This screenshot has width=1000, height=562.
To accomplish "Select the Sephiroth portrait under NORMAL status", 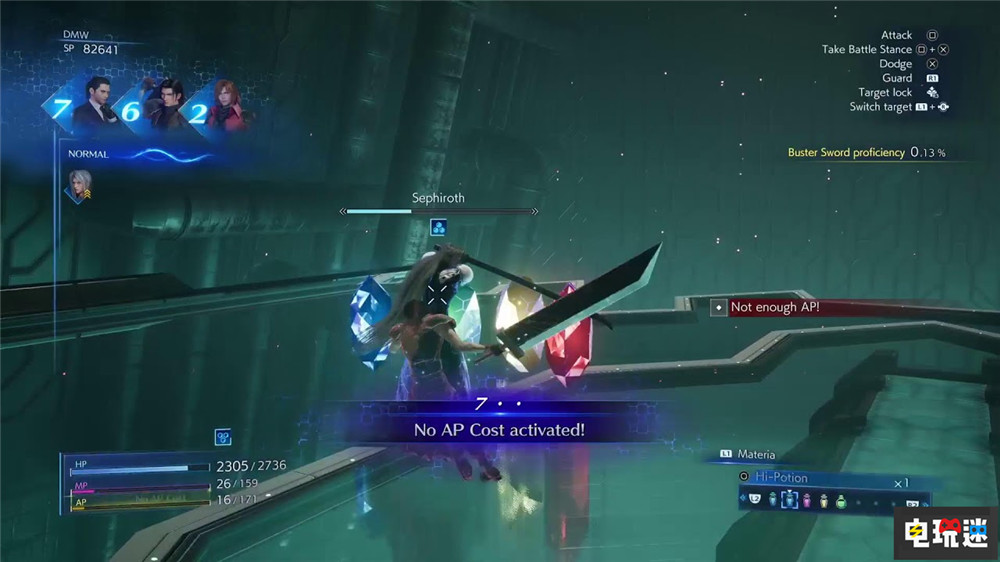I will point(79,185).
